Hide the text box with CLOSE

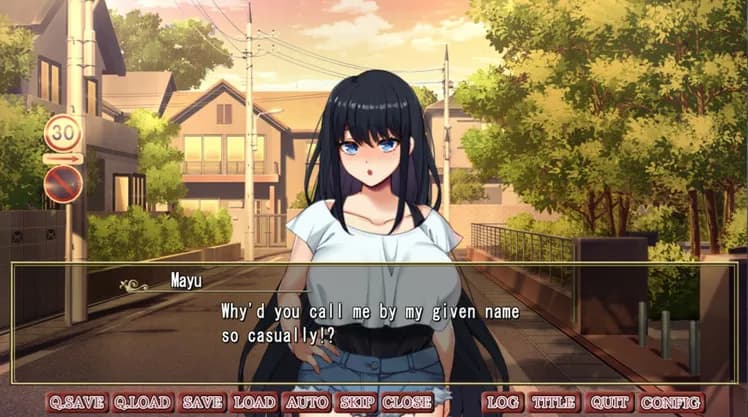[x=407, y=402]
